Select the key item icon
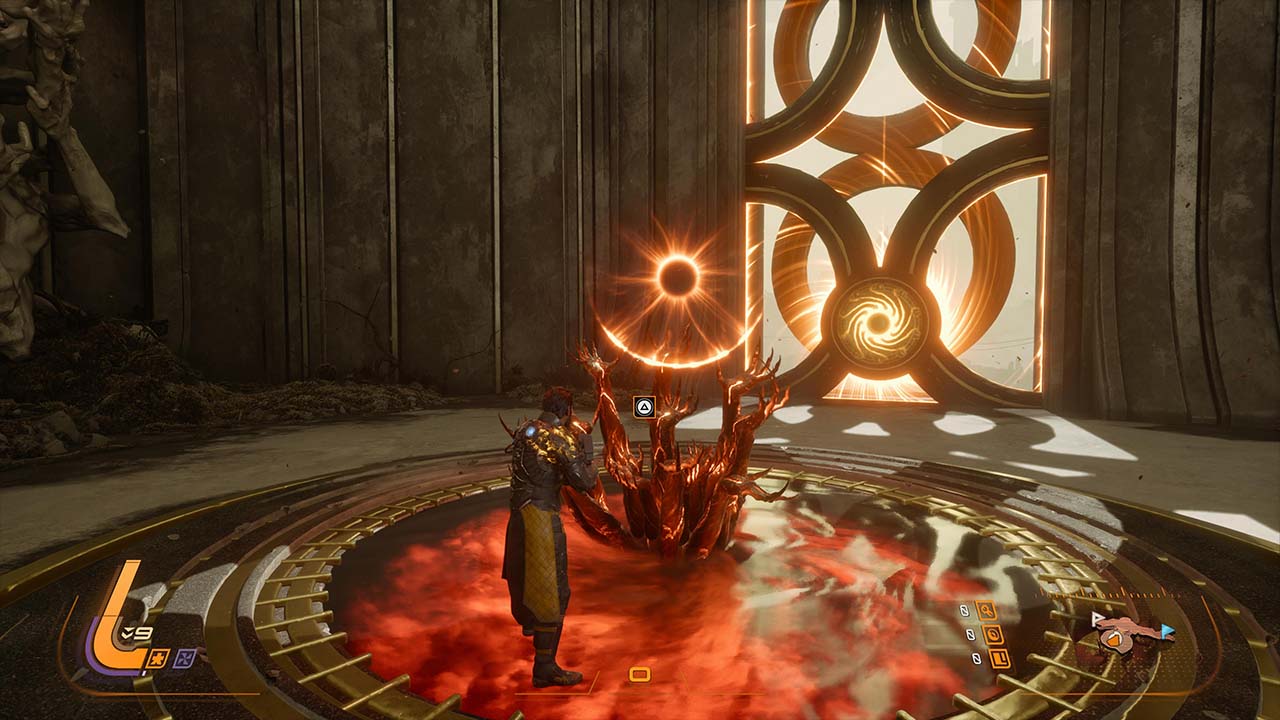 (x=987, y=610)
